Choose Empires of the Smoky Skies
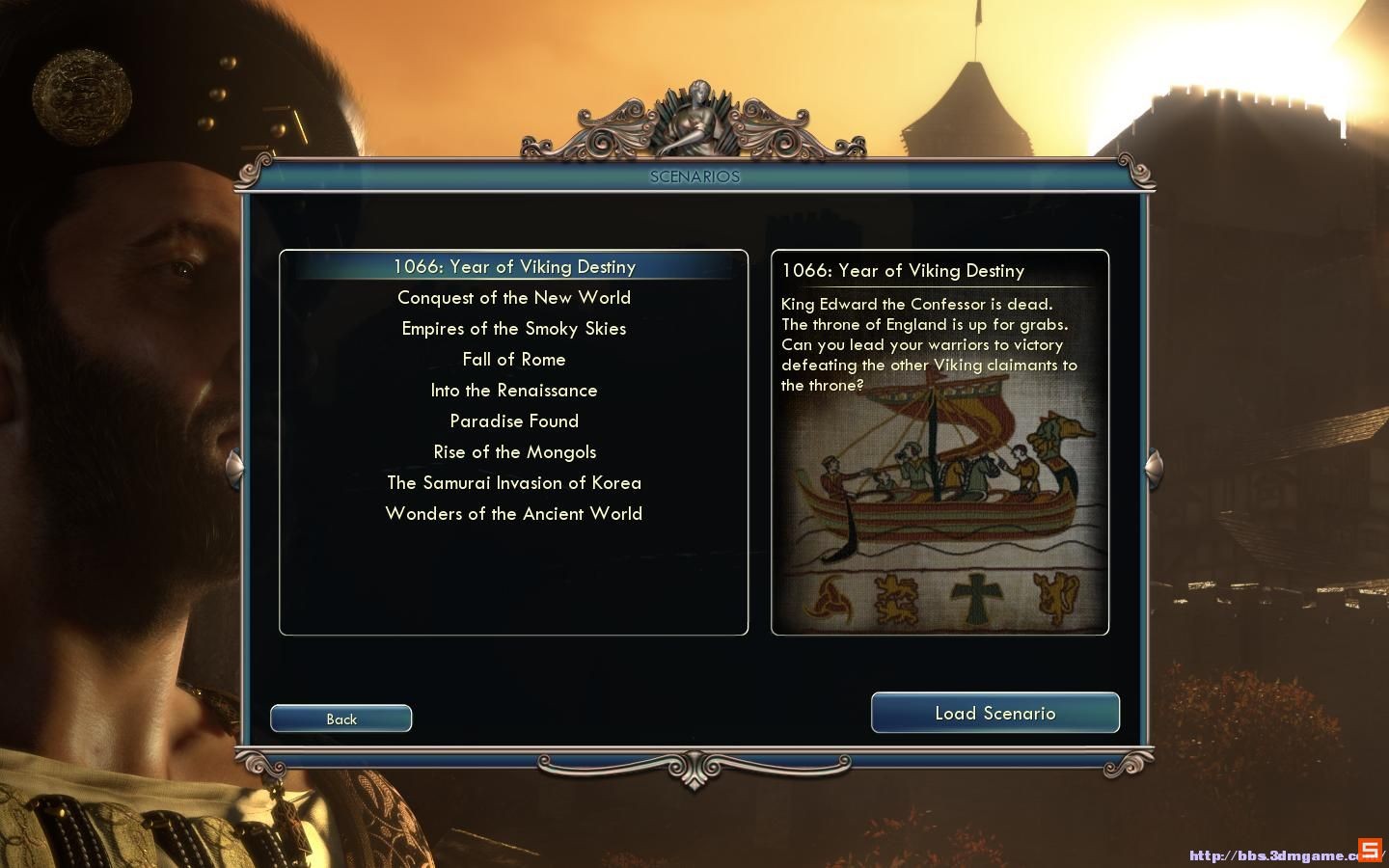The width and height of the screenshot is (1389, 868). coord(513,329)
